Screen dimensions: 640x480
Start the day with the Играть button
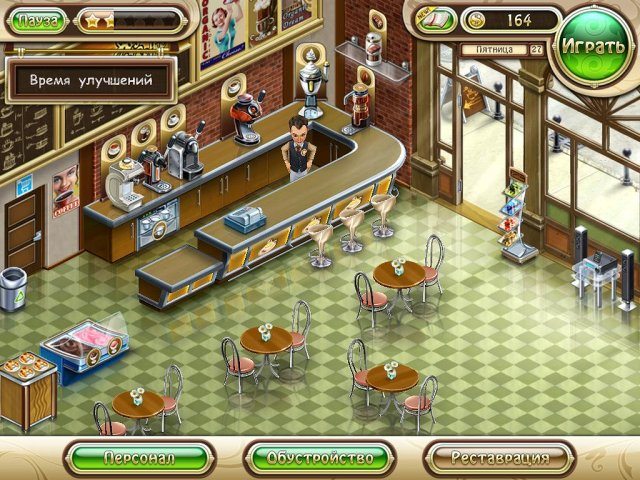pos(594,46)
